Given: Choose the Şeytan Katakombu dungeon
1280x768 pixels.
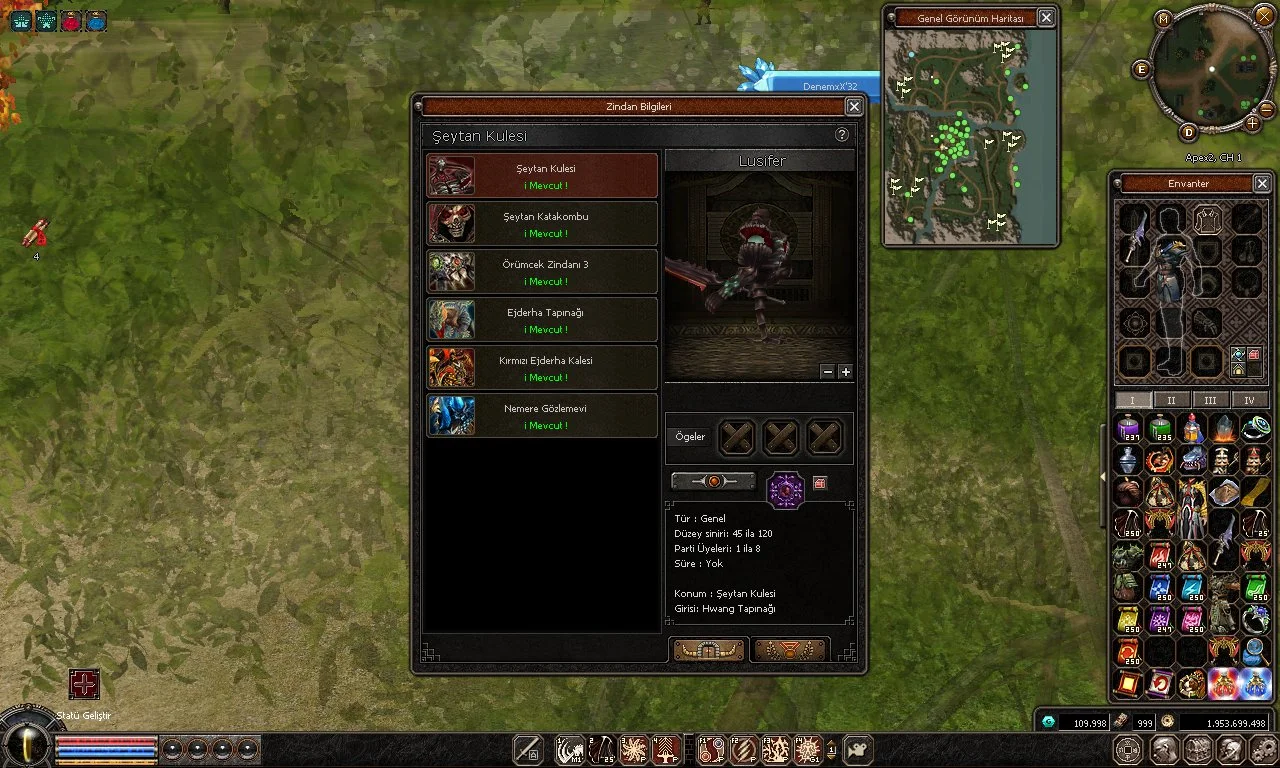Looking at the screenshot, I should tap(542, 224).
